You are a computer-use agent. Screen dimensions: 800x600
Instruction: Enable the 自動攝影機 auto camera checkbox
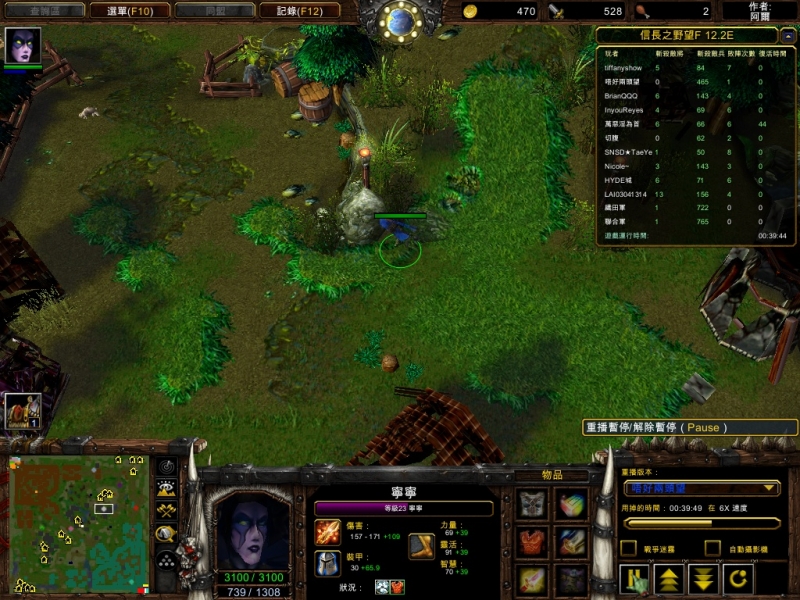click(x=712, y=548)
